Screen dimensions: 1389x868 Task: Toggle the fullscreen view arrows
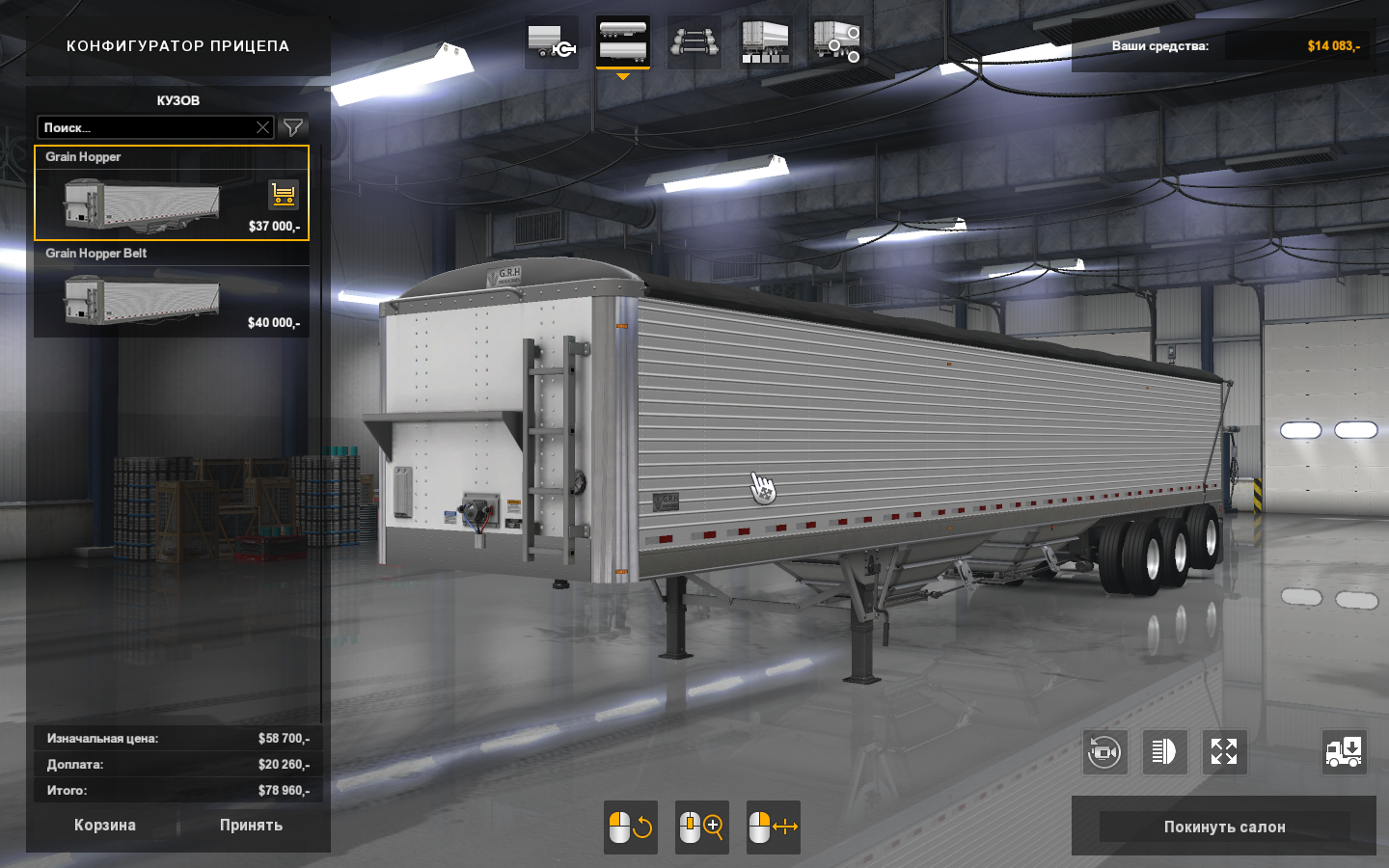[x=1224, y=752]
